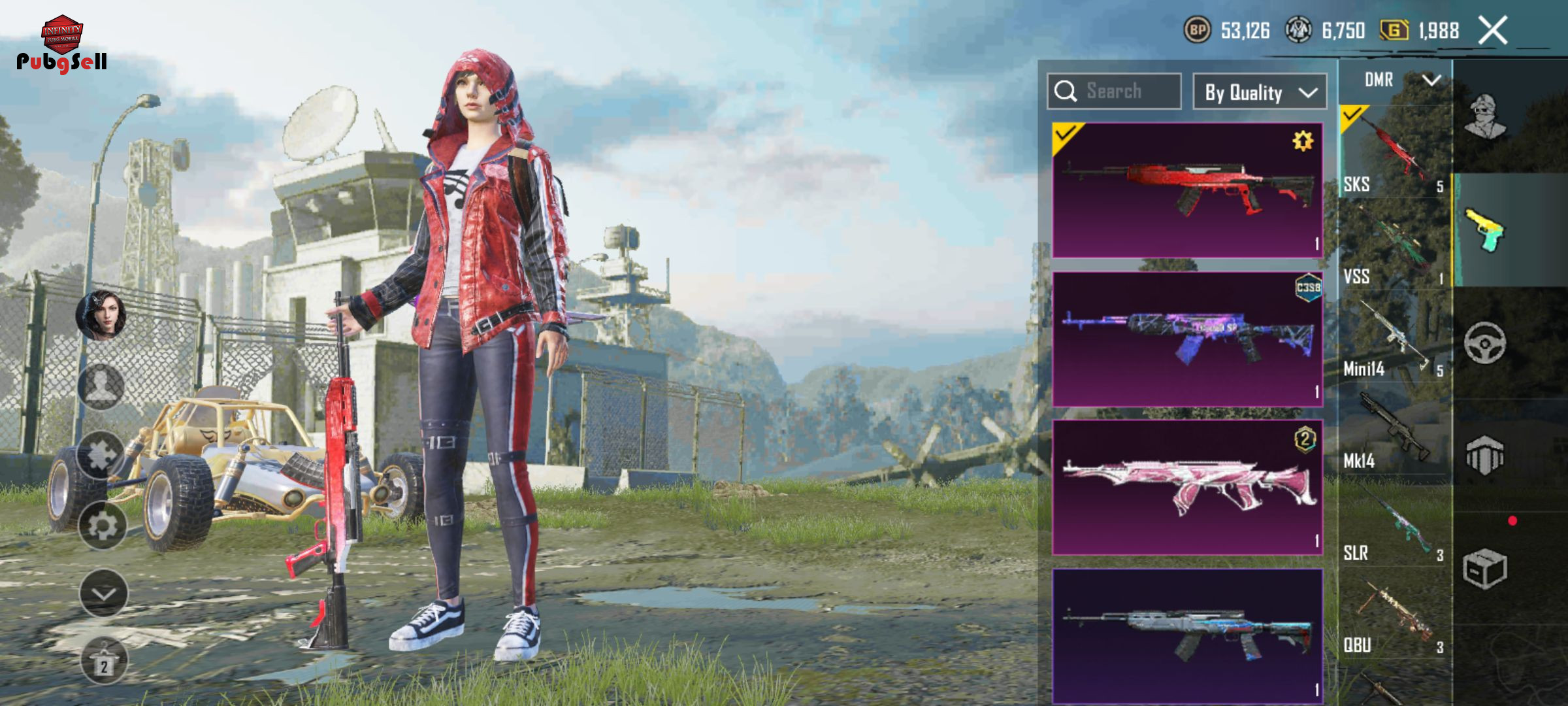The width and height of the screenshot is (1568, 706).
Task: Close the inventory screen
Action: point(1493,31)
